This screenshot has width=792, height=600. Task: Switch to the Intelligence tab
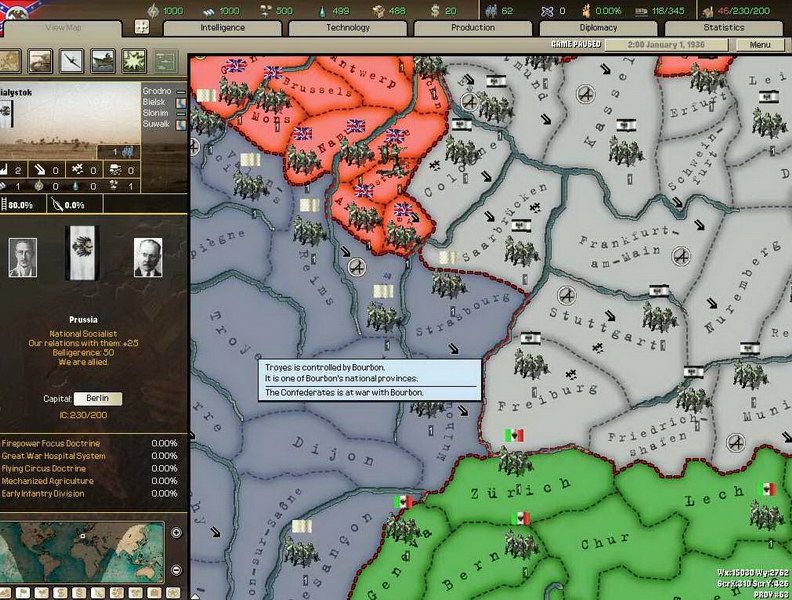click(221, 28)
